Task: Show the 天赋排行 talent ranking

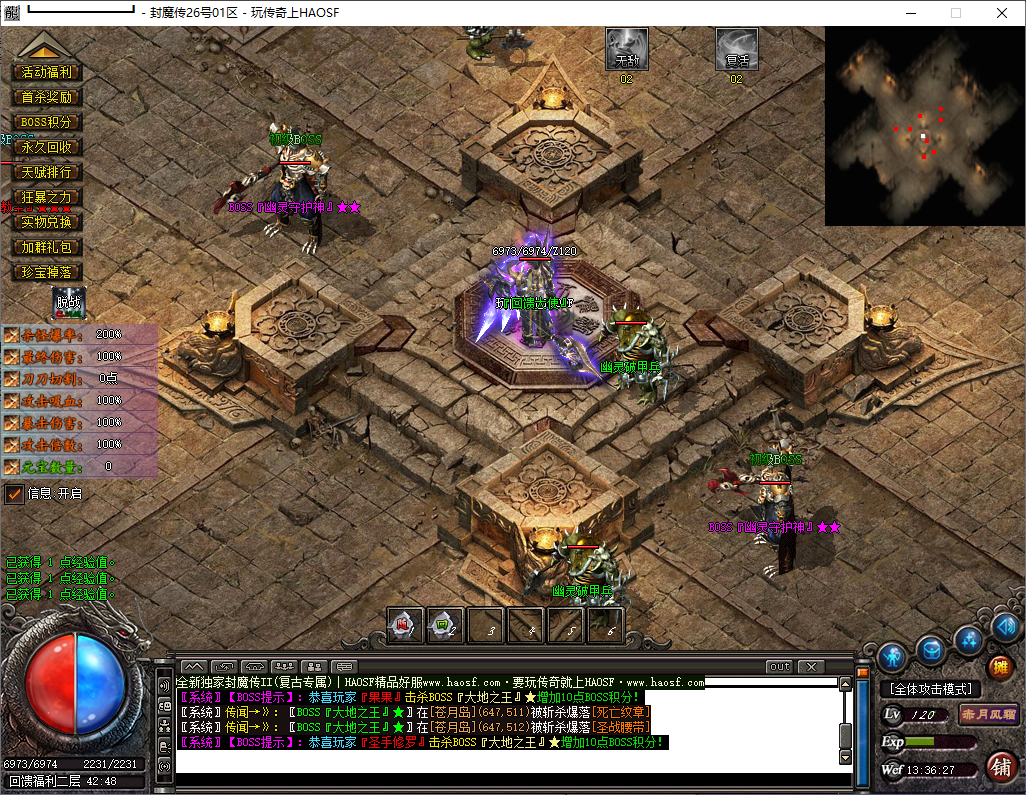Action: click(x=46, y=172)
